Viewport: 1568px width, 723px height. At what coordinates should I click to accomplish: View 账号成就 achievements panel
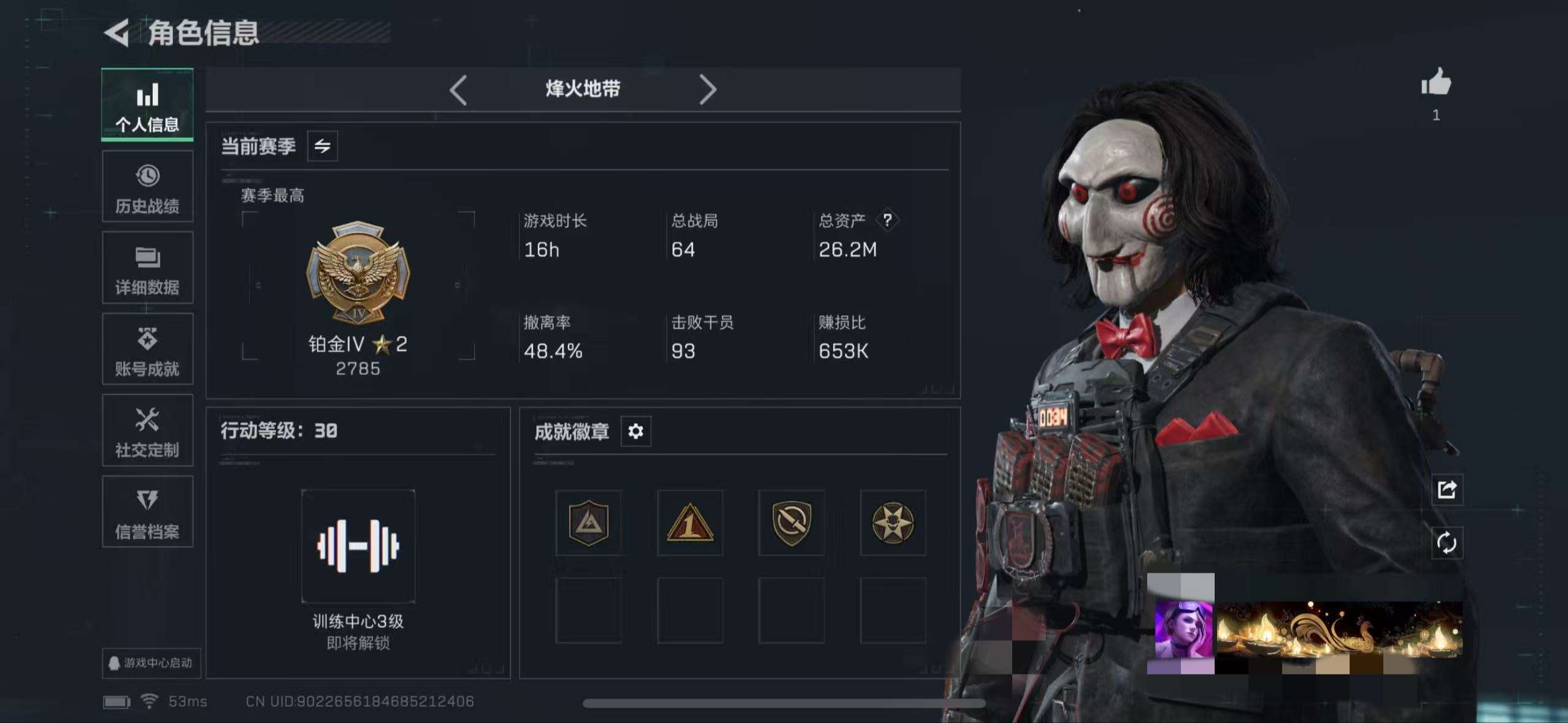147,350
